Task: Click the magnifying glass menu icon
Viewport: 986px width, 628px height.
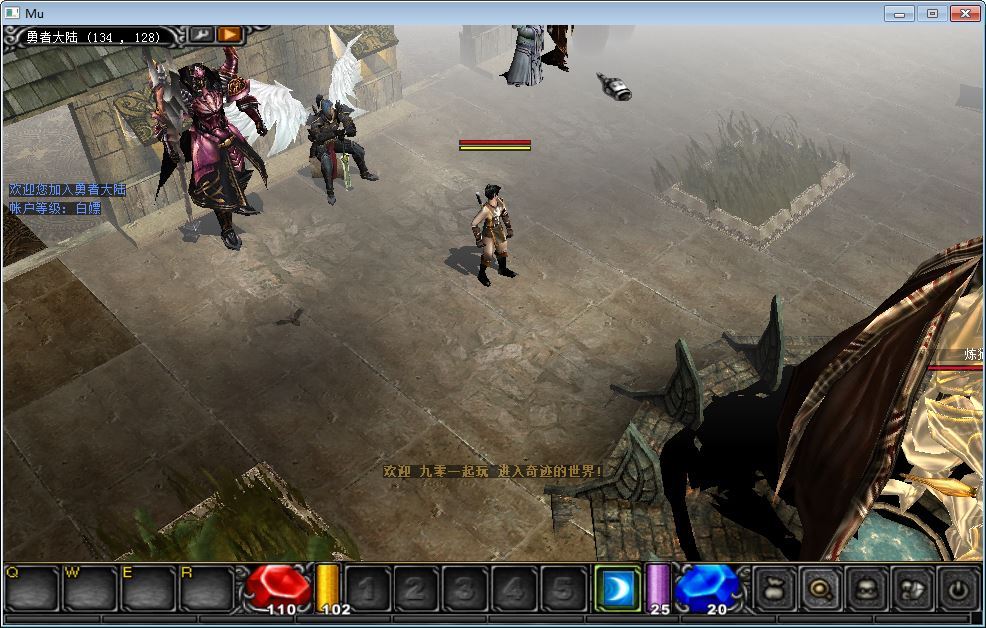Action: tap(819, 589)
